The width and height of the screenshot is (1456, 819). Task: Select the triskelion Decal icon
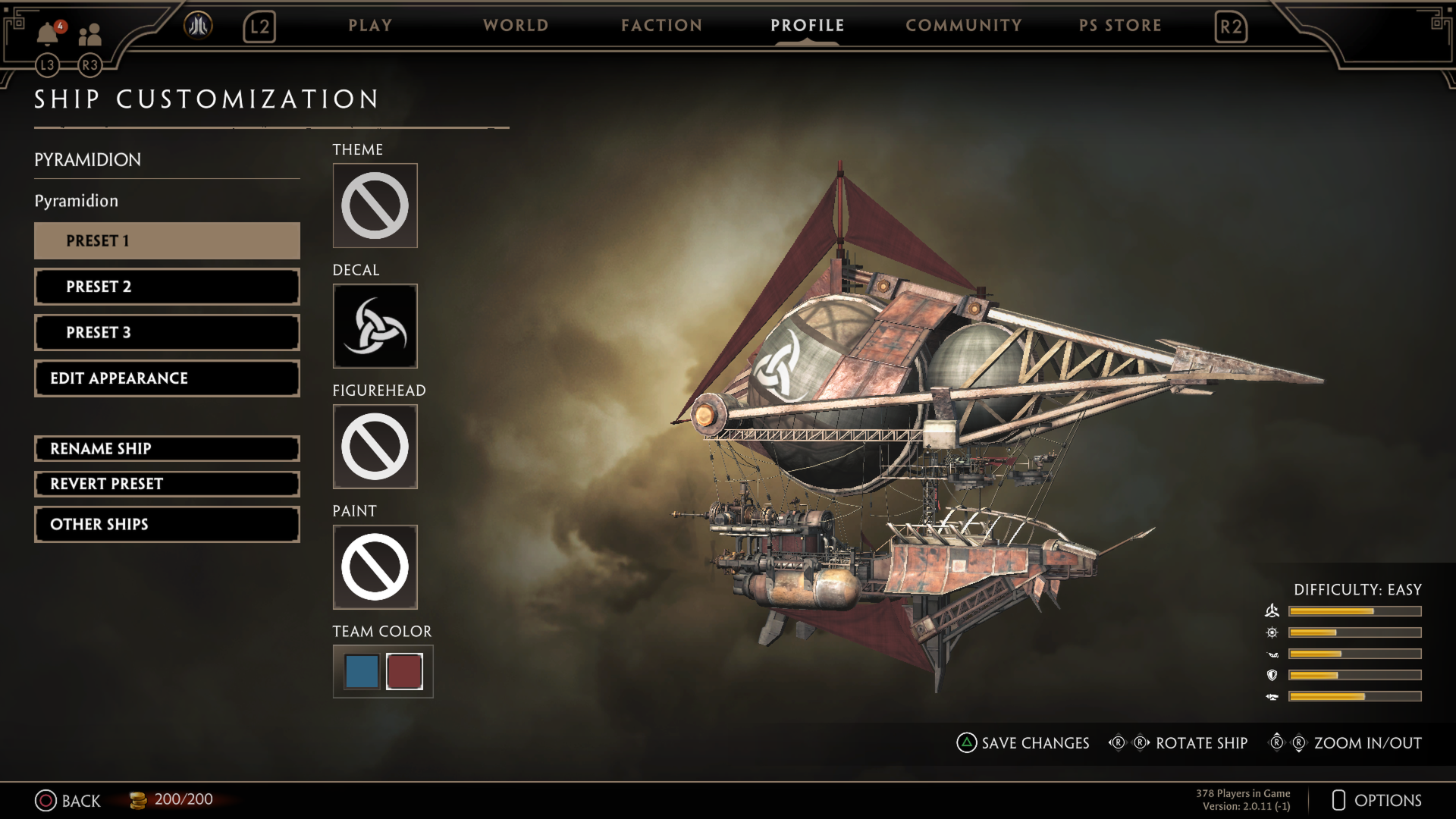[x=375, y=326]
